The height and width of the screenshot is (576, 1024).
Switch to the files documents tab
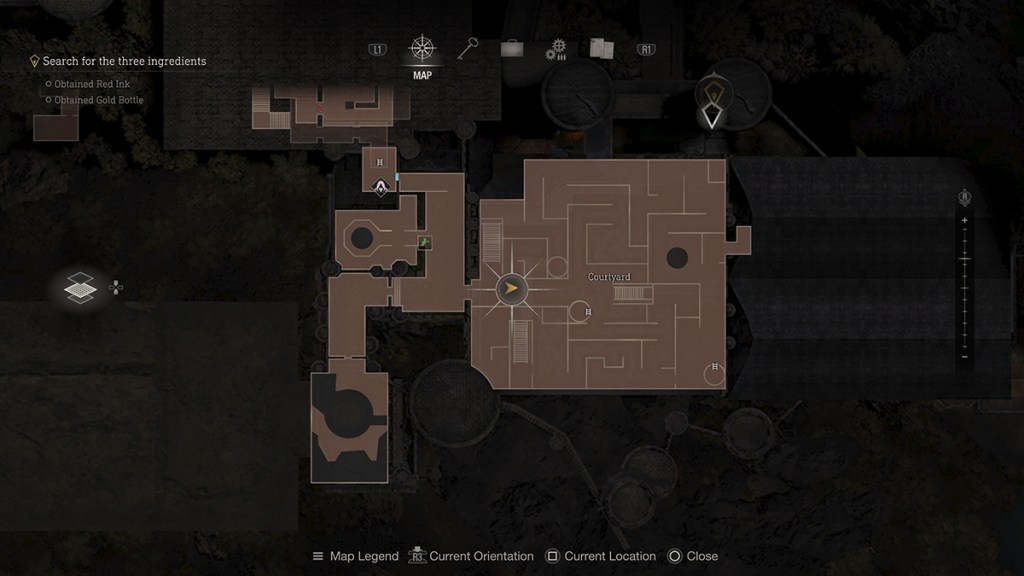(x=601, y=49)
